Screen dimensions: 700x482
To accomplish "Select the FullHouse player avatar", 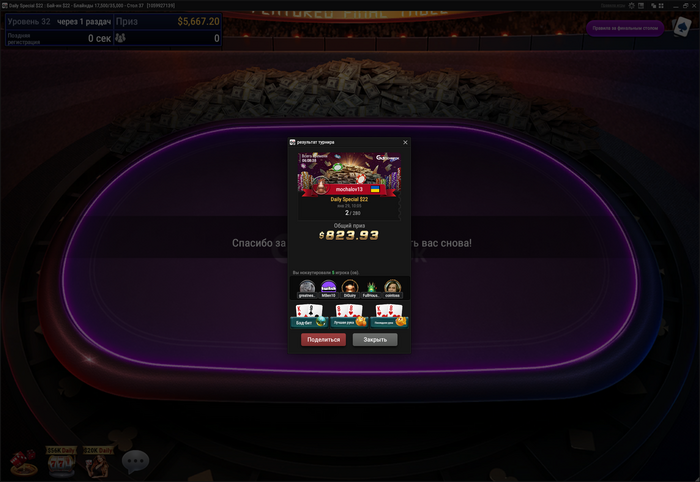I will pos(370,288).
